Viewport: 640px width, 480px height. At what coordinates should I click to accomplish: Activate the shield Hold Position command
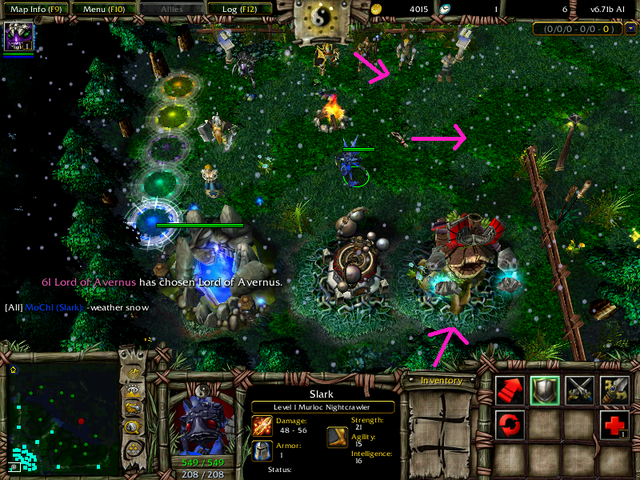pyautogui.click(x=547, y=391)
